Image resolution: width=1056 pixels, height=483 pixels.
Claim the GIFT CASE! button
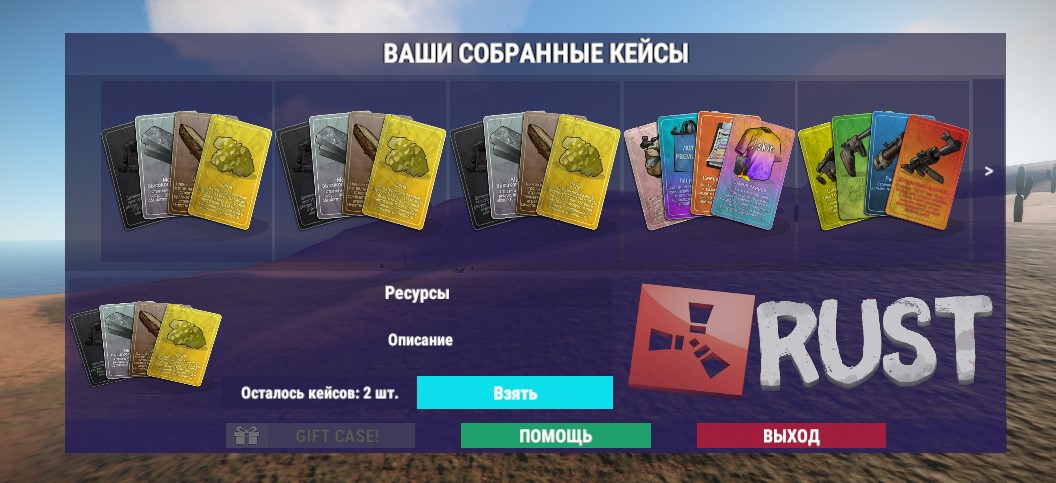[321, 436]
